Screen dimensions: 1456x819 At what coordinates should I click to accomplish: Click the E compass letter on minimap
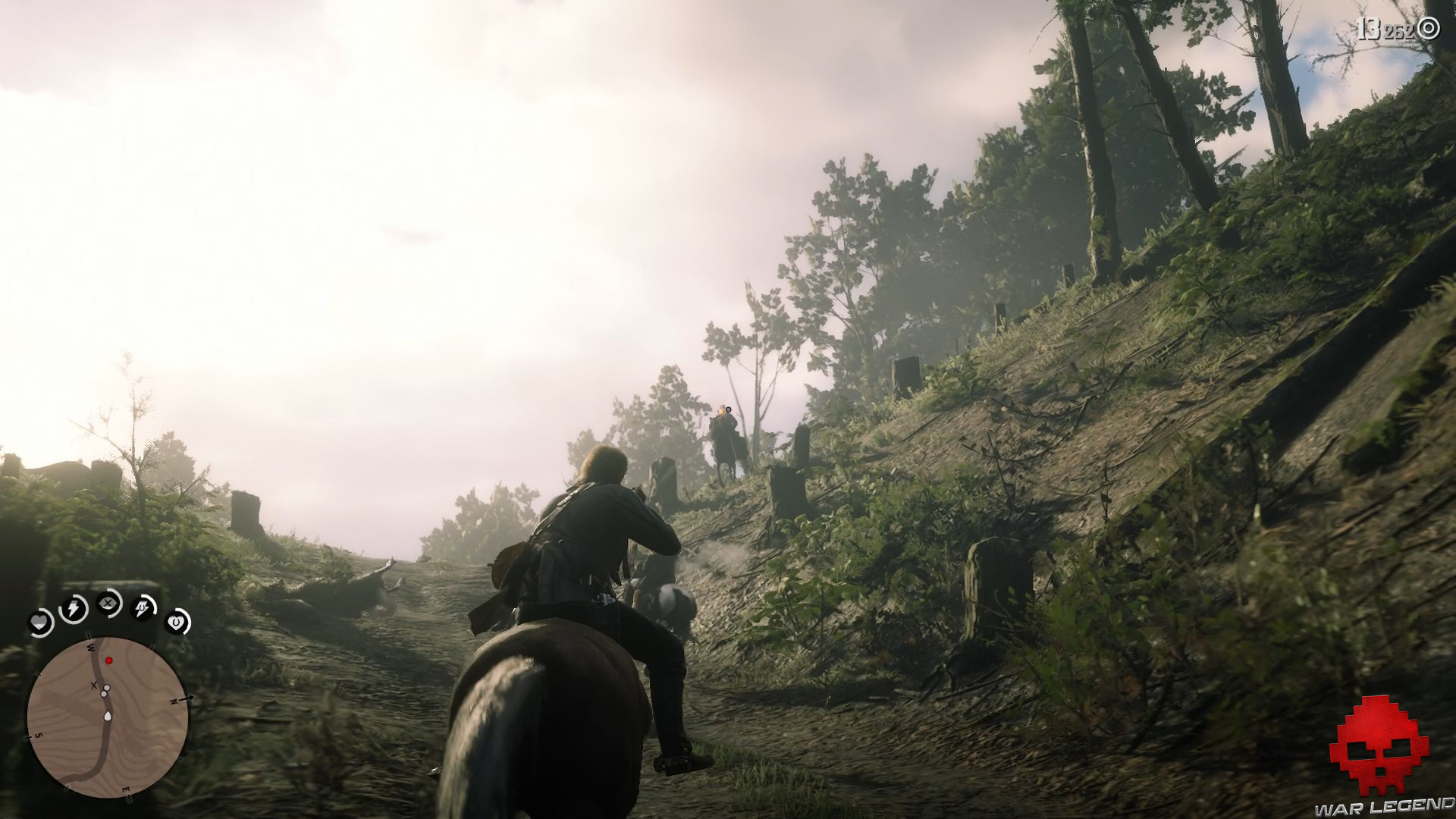tap(125, 789)
